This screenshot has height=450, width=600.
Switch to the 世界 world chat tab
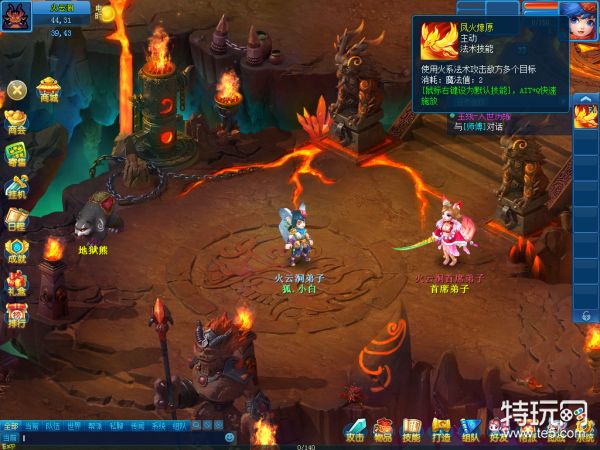[73, 426]
